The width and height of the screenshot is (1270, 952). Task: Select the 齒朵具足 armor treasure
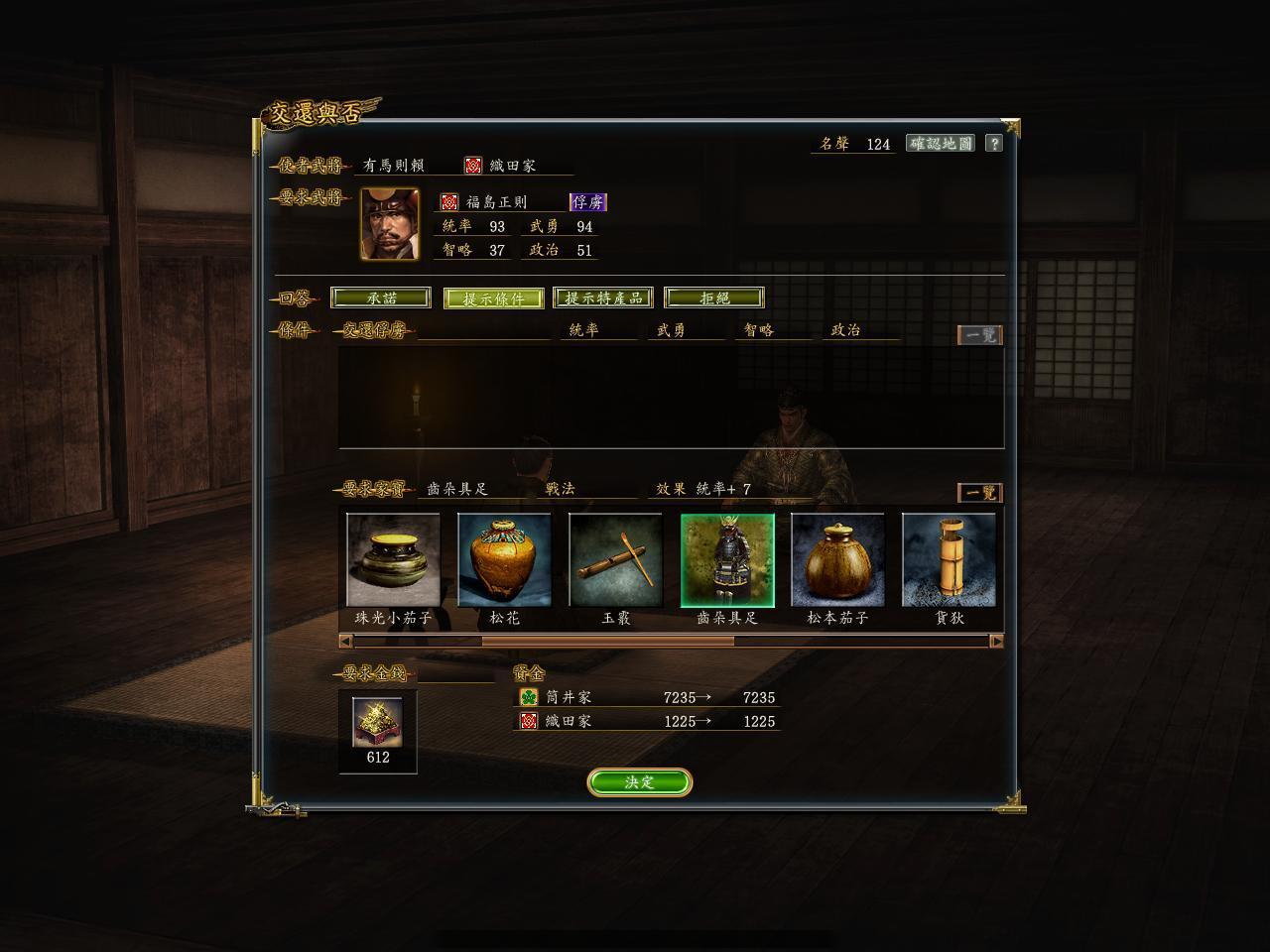tap(727, 560)
